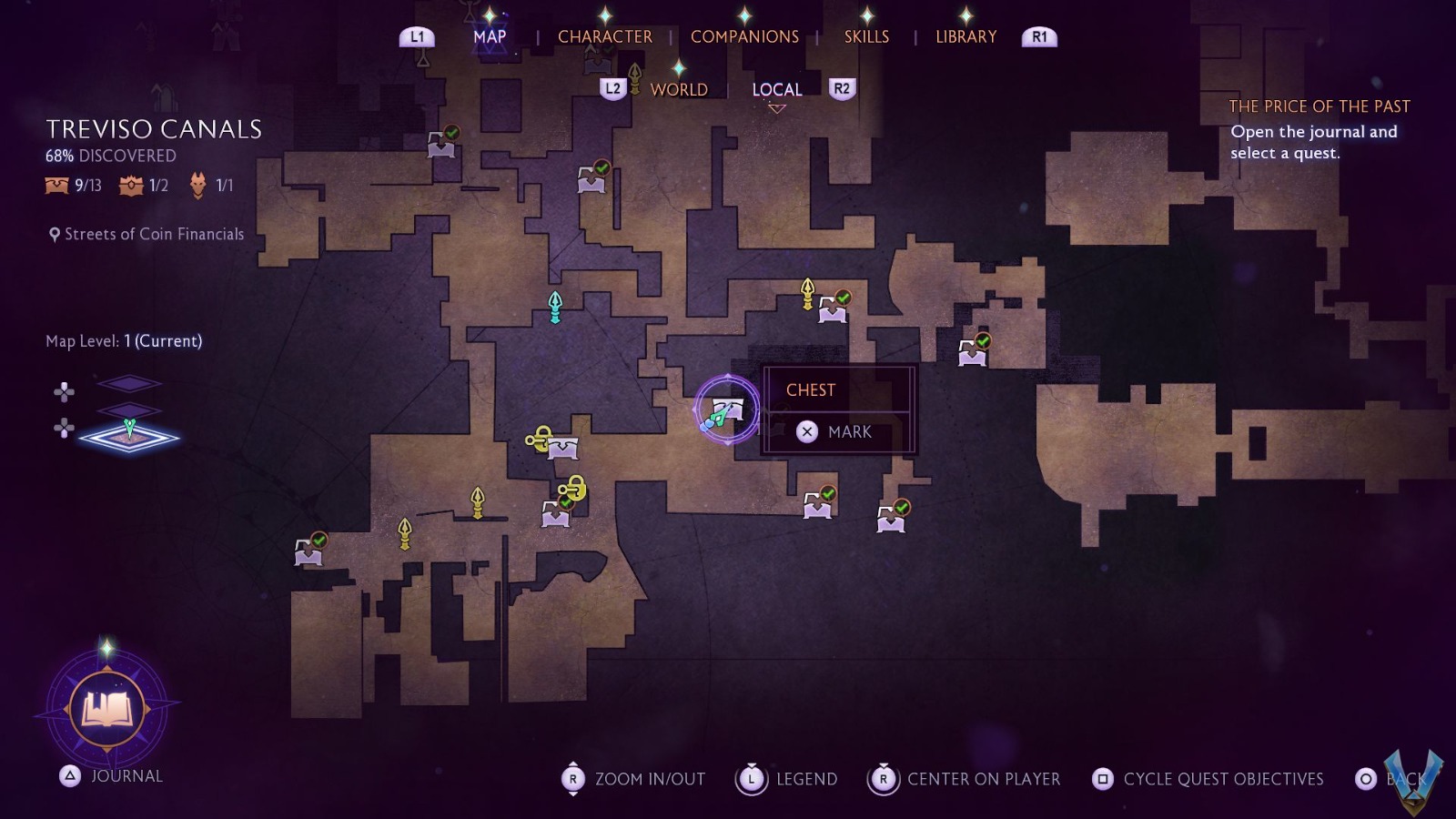Activate the Legend option
The width and height of the screenshot is (1456, 819).
(x=786, y=779)
